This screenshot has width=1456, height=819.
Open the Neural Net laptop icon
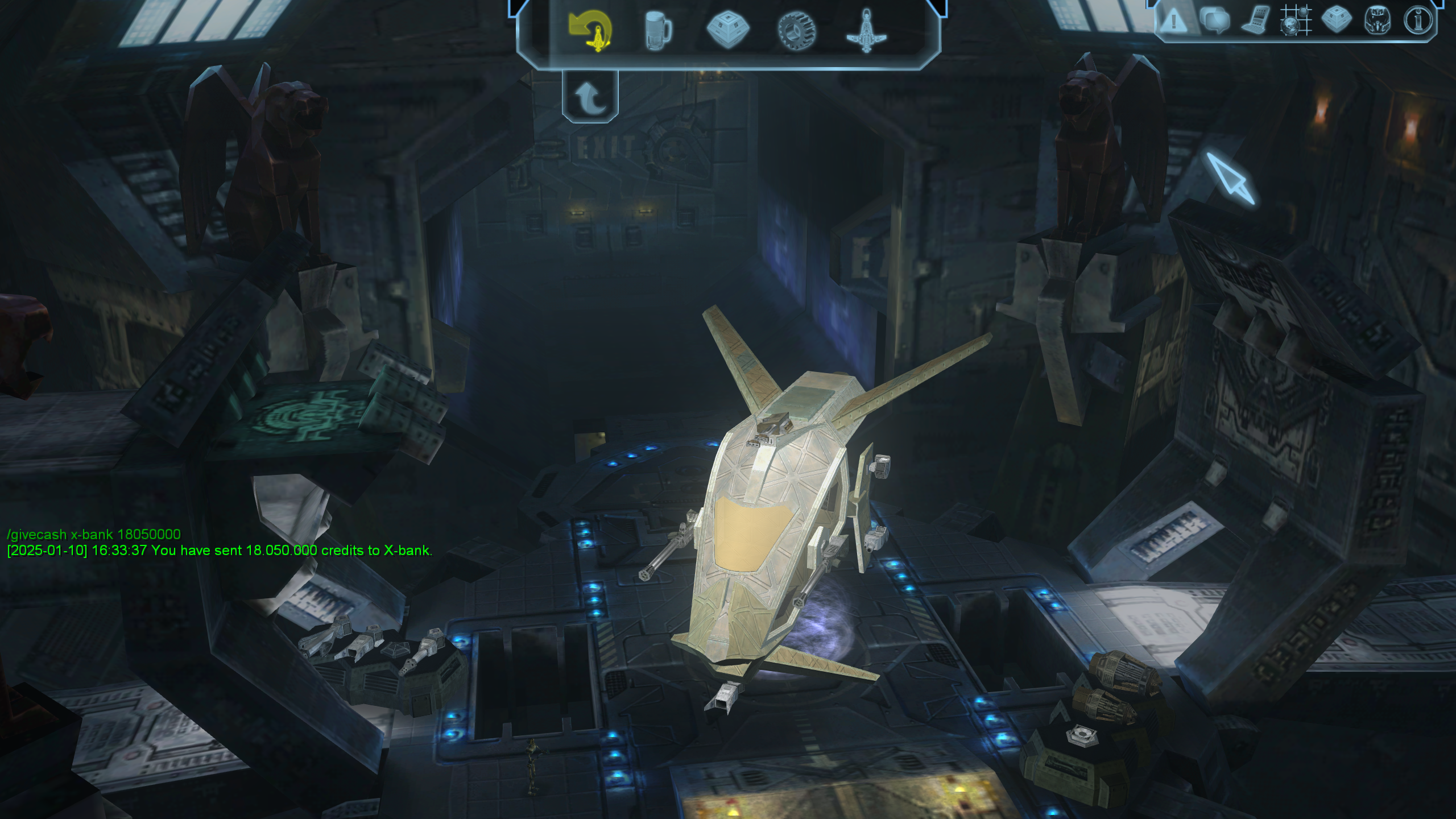coord(1255,21)
